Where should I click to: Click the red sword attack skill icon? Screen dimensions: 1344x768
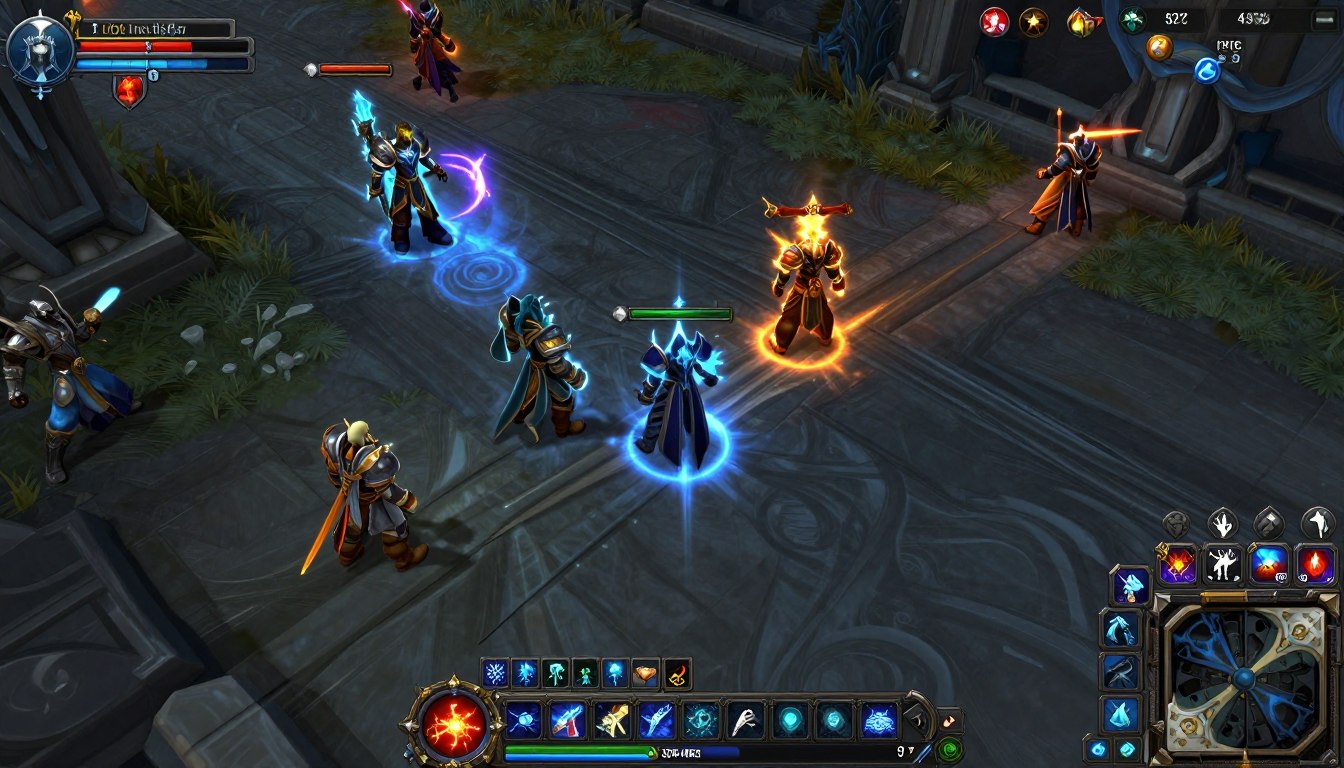(569, 721)
